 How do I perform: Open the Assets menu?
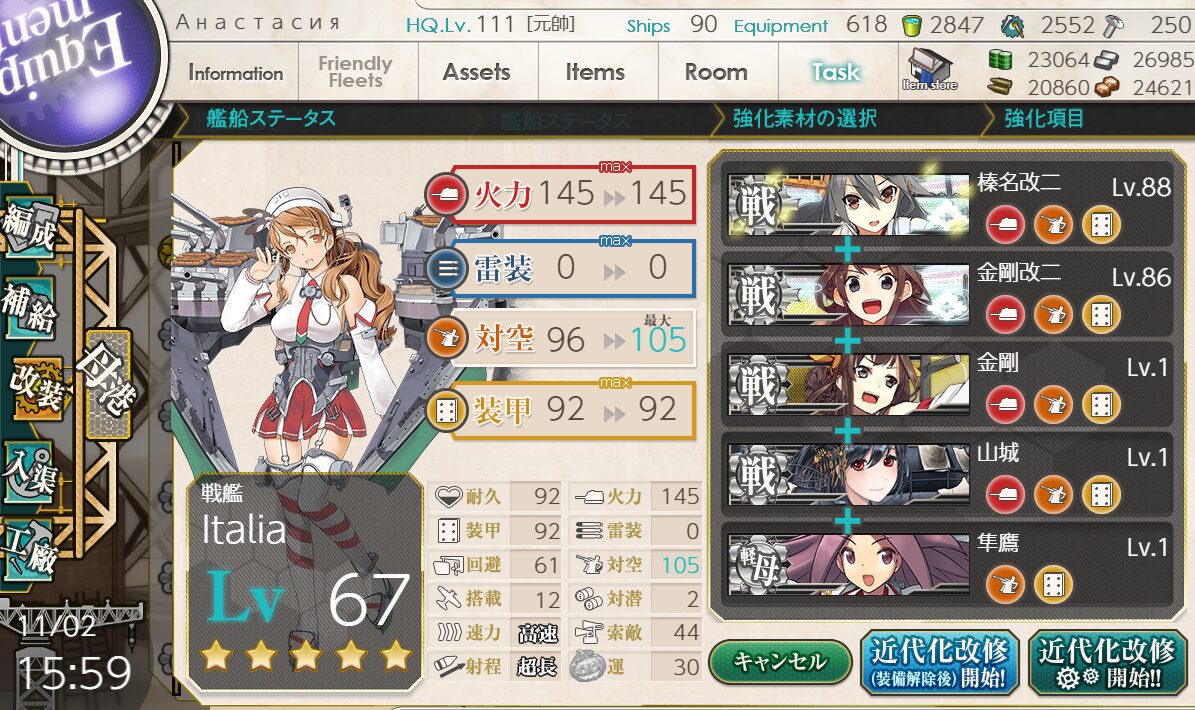[x=476, y=72]
